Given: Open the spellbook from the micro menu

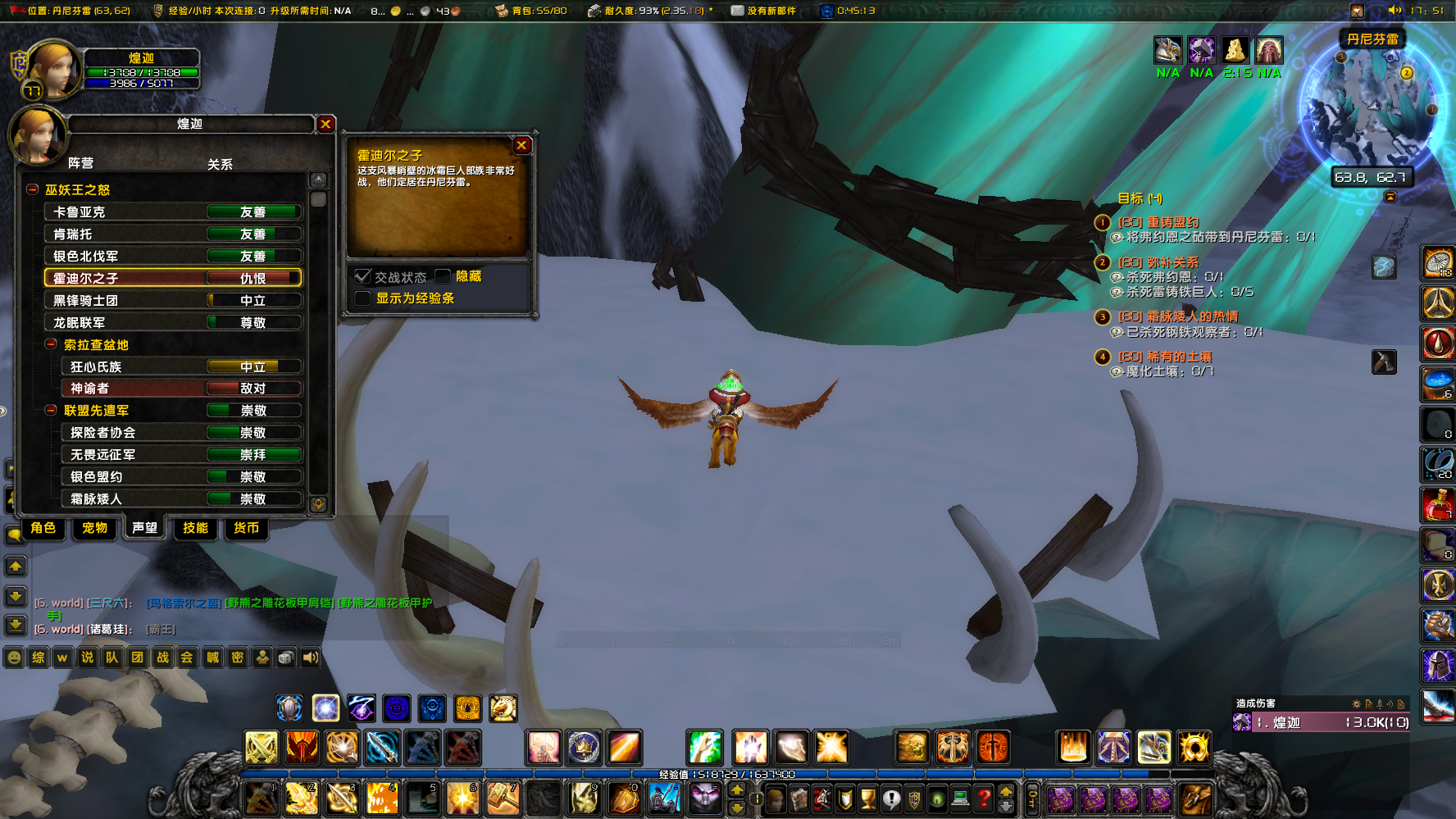Looking at the screenshot, I should [799, 799].
